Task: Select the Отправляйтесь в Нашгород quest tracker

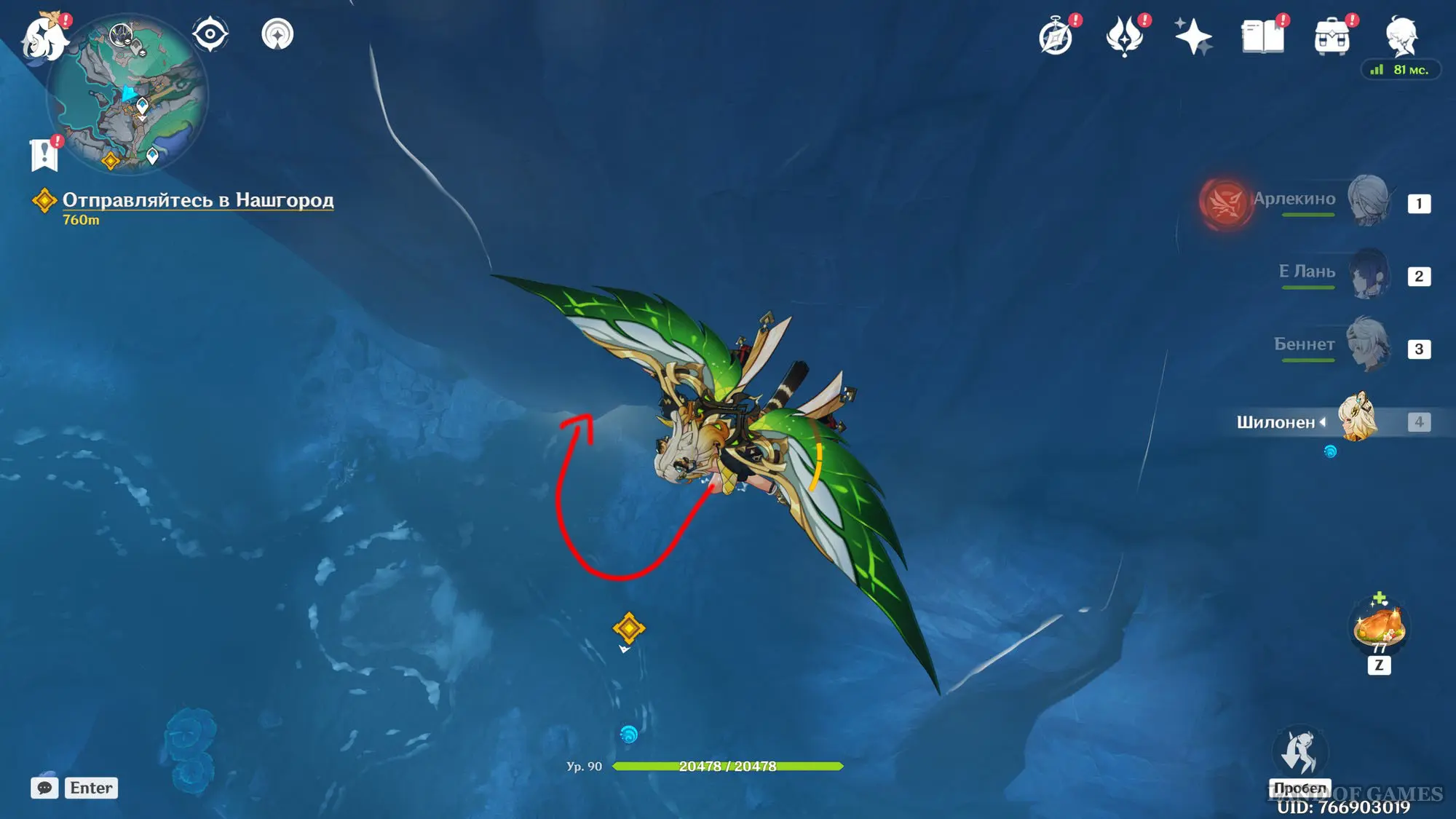Action: [x=197, y=200]
